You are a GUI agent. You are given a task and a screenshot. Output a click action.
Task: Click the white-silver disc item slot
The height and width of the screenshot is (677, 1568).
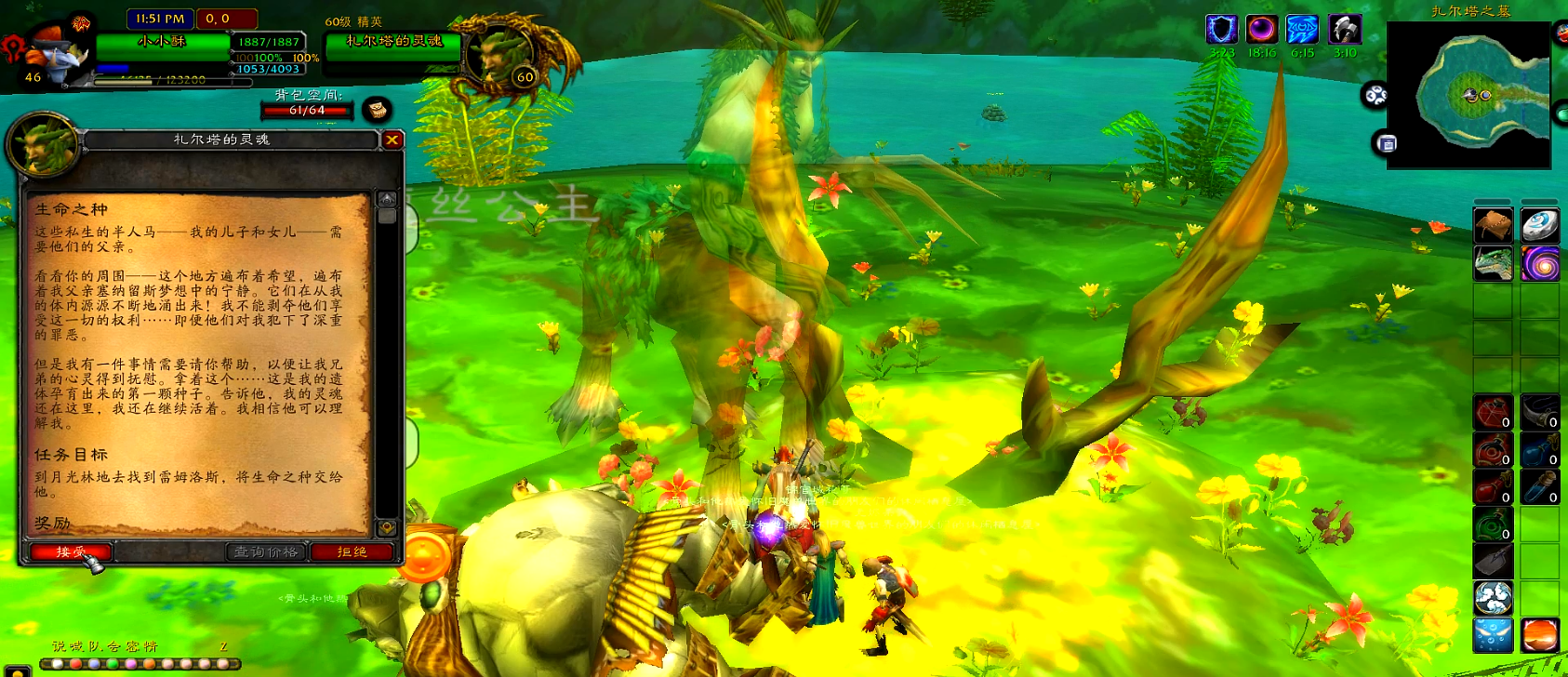point(1540,225)
